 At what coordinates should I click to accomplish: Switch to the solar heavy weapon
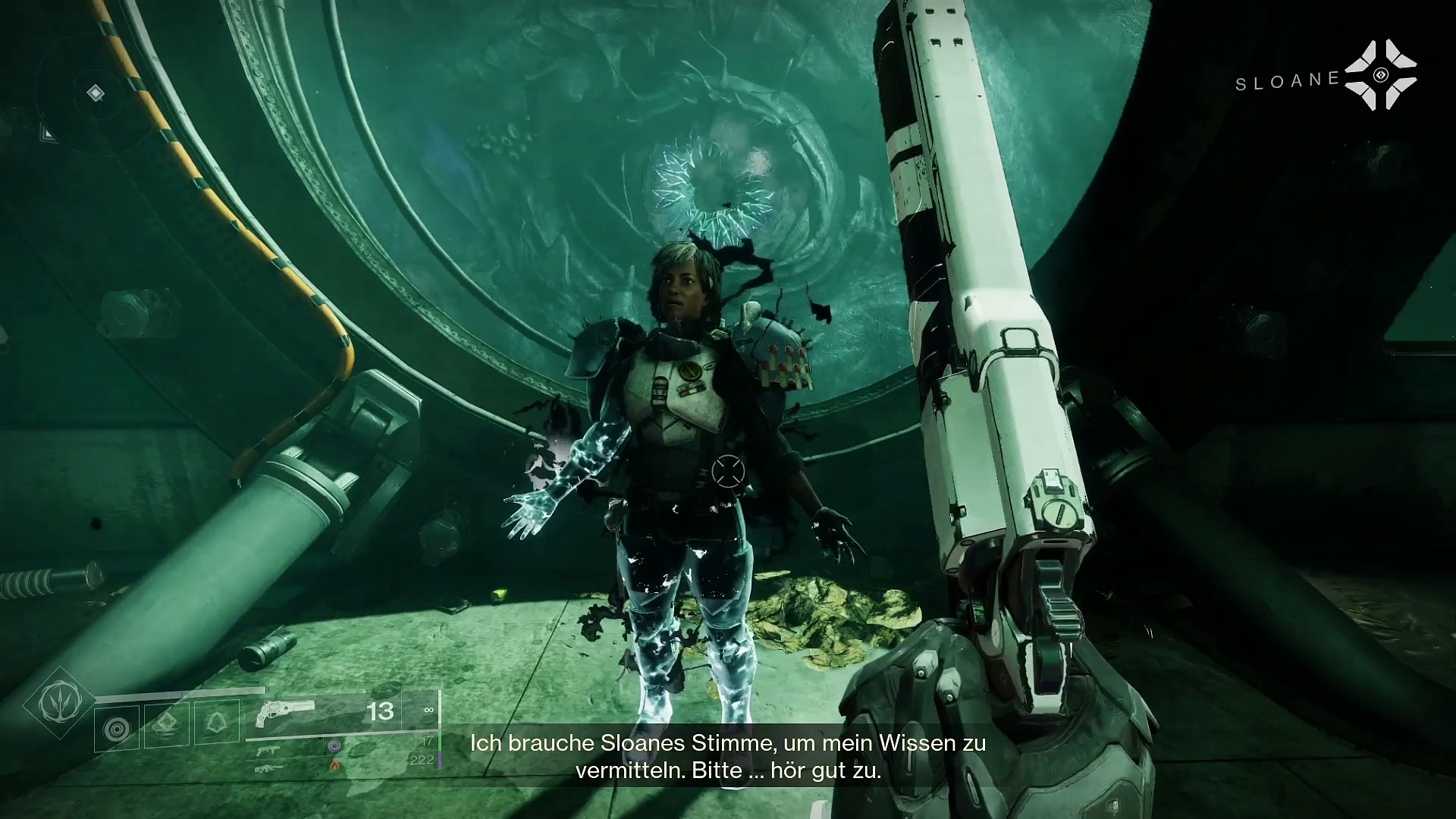(270, 767)
